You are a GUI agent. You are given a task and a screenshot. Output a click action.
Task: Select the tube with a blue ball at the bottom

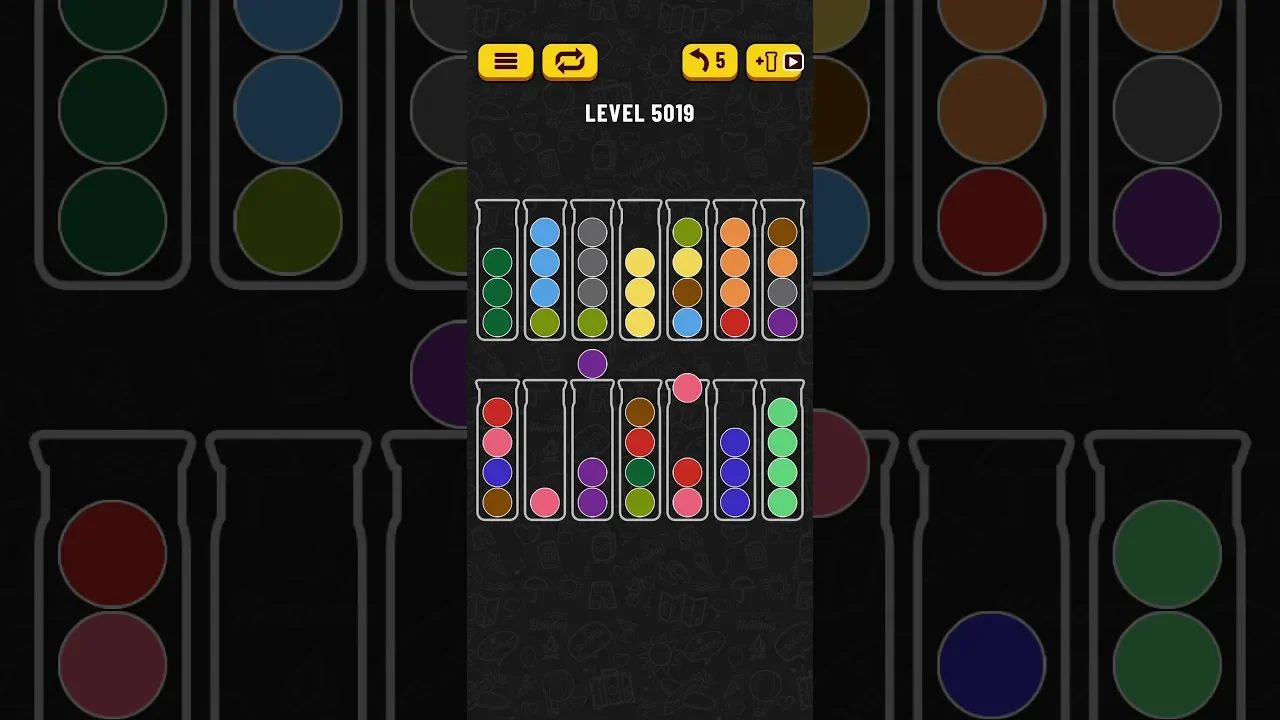click(x=687, y=271)
